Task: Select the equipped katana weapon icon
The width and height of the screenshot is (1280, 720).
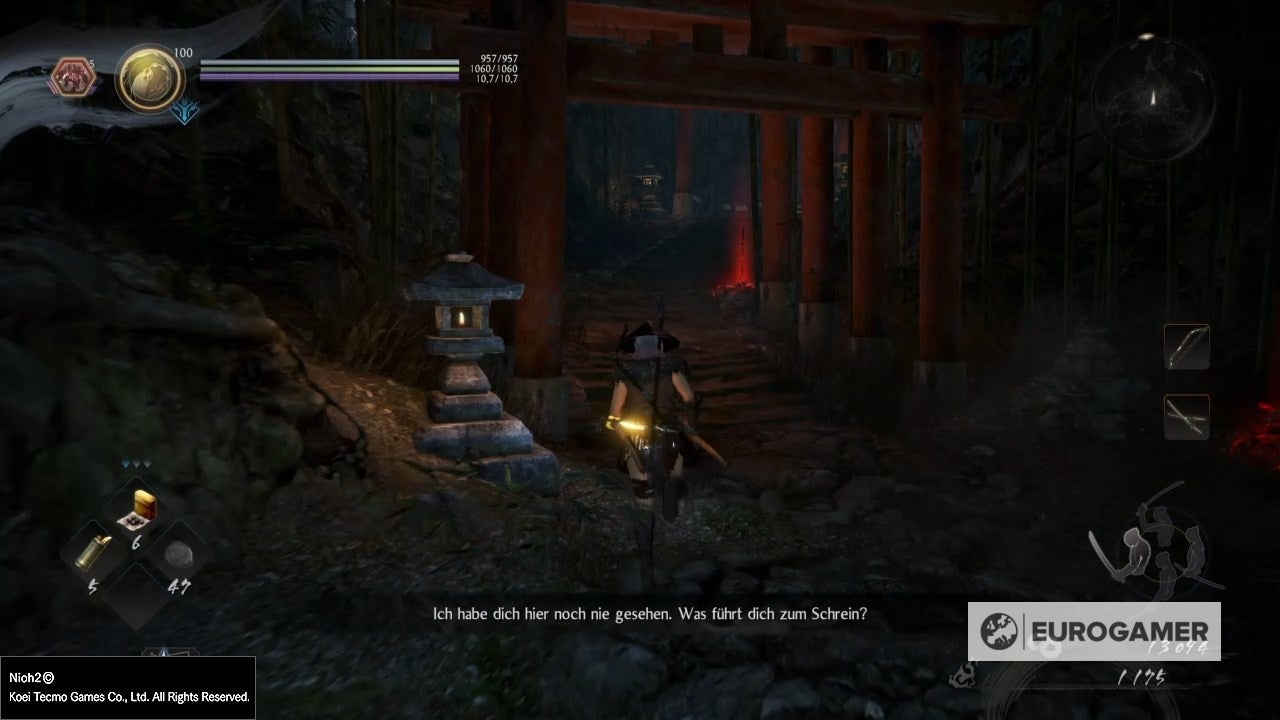Action: click(1186, 347)
